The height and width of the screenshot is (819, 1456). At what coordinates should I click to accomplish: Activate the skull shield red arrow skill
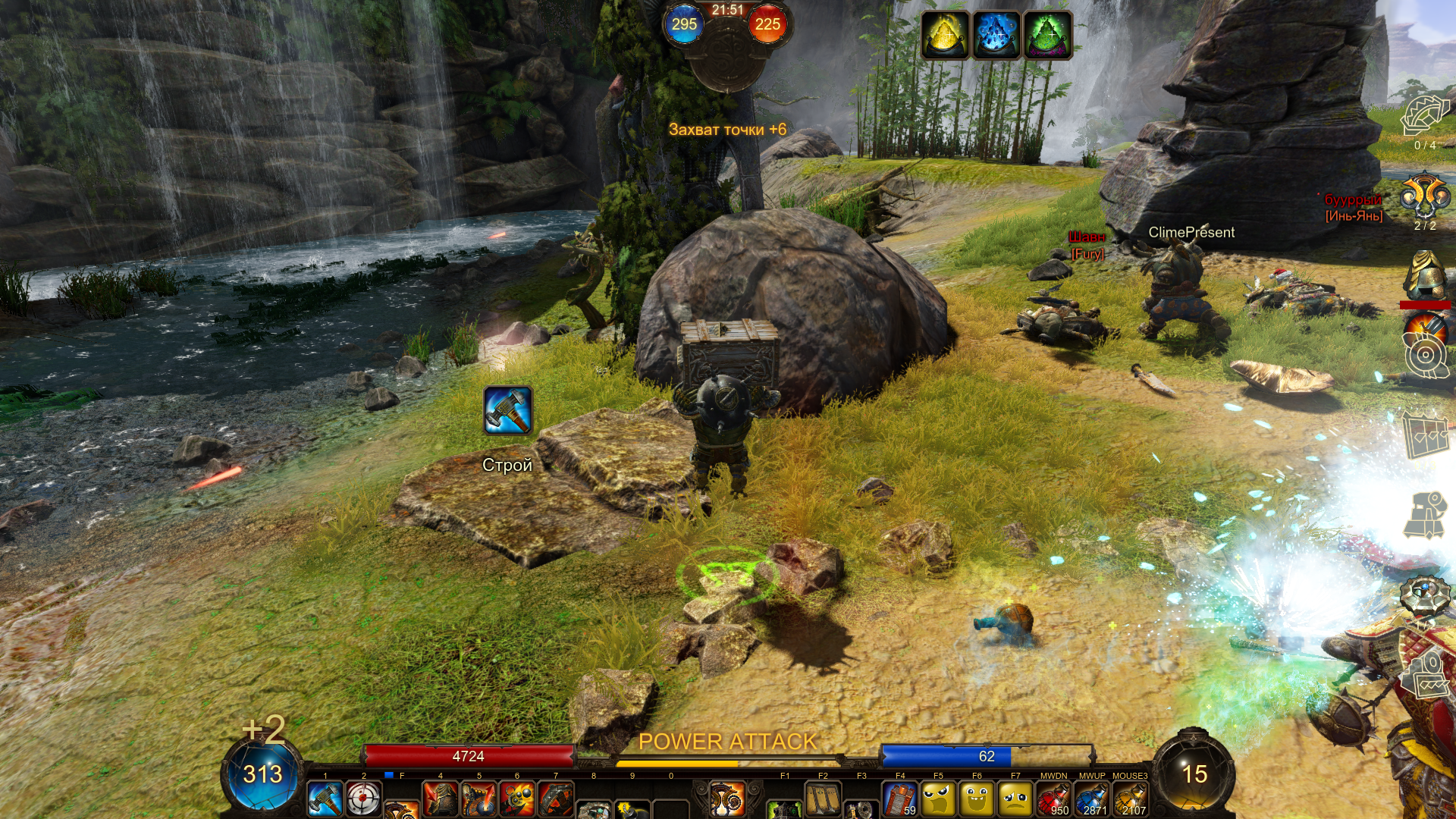click(479, 799)
